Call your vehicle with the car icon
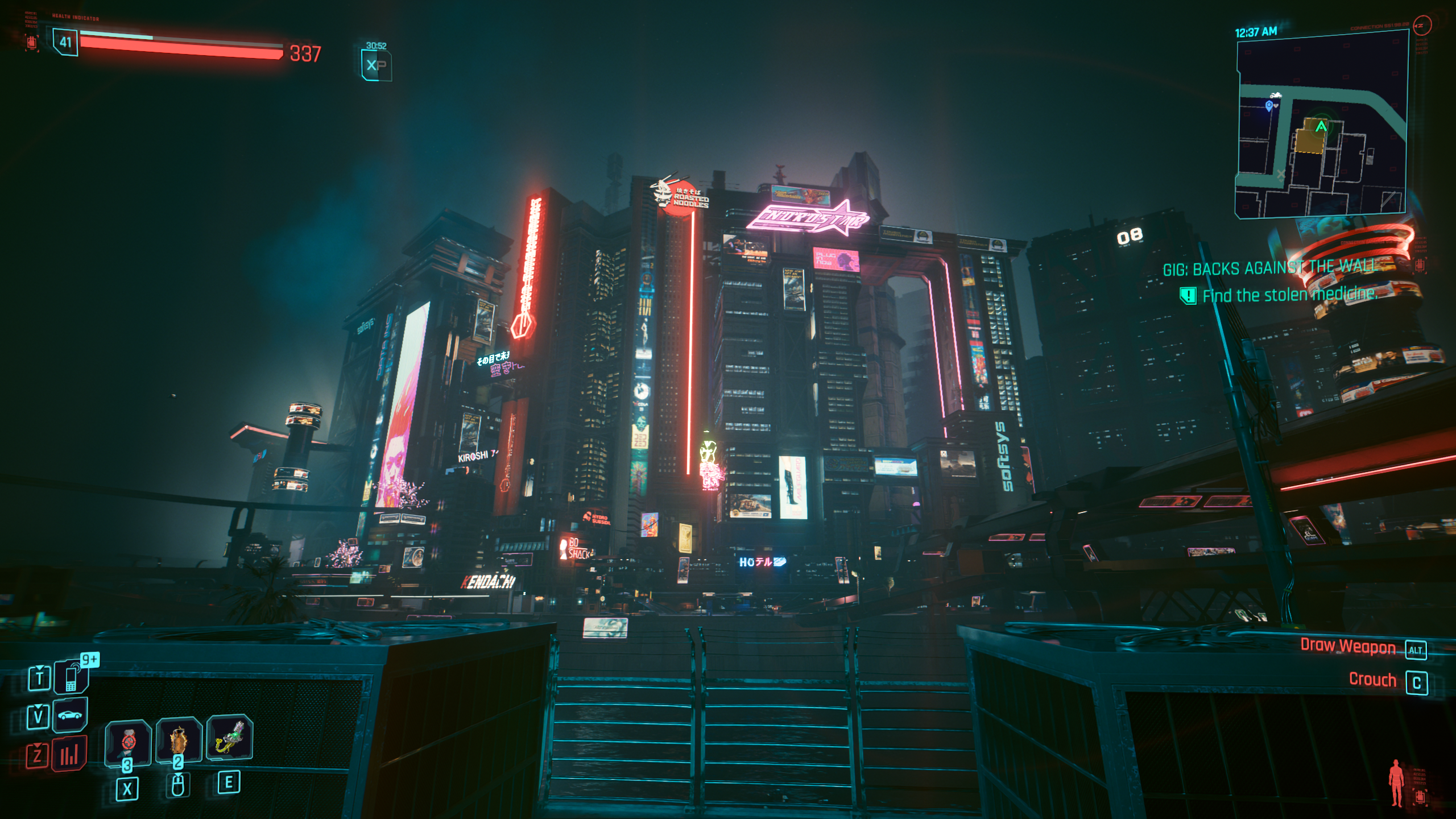 tap(70, 715)
